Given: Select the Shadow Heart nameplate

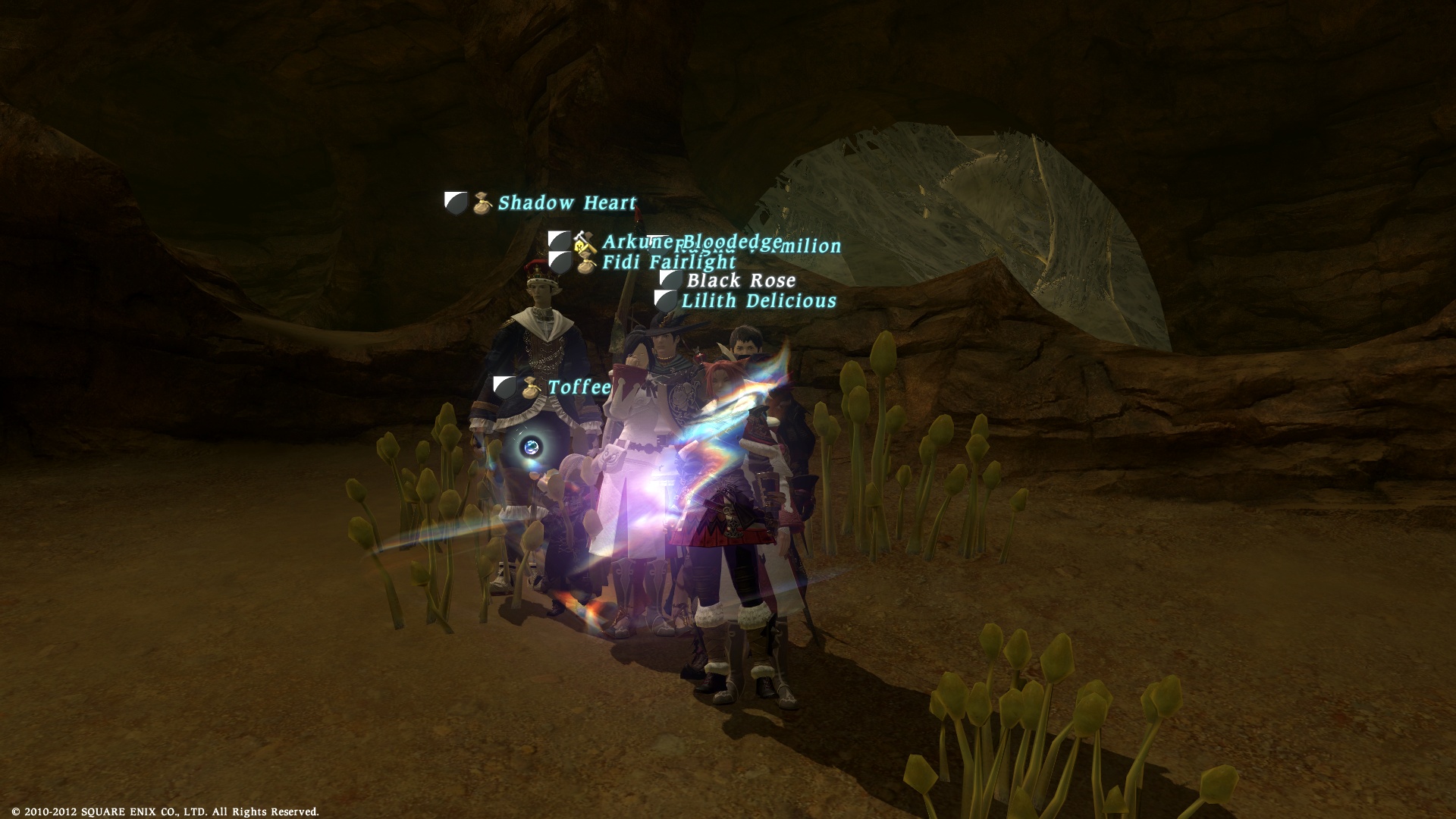Looking at the screenshot, I should (x=566, y=203).
